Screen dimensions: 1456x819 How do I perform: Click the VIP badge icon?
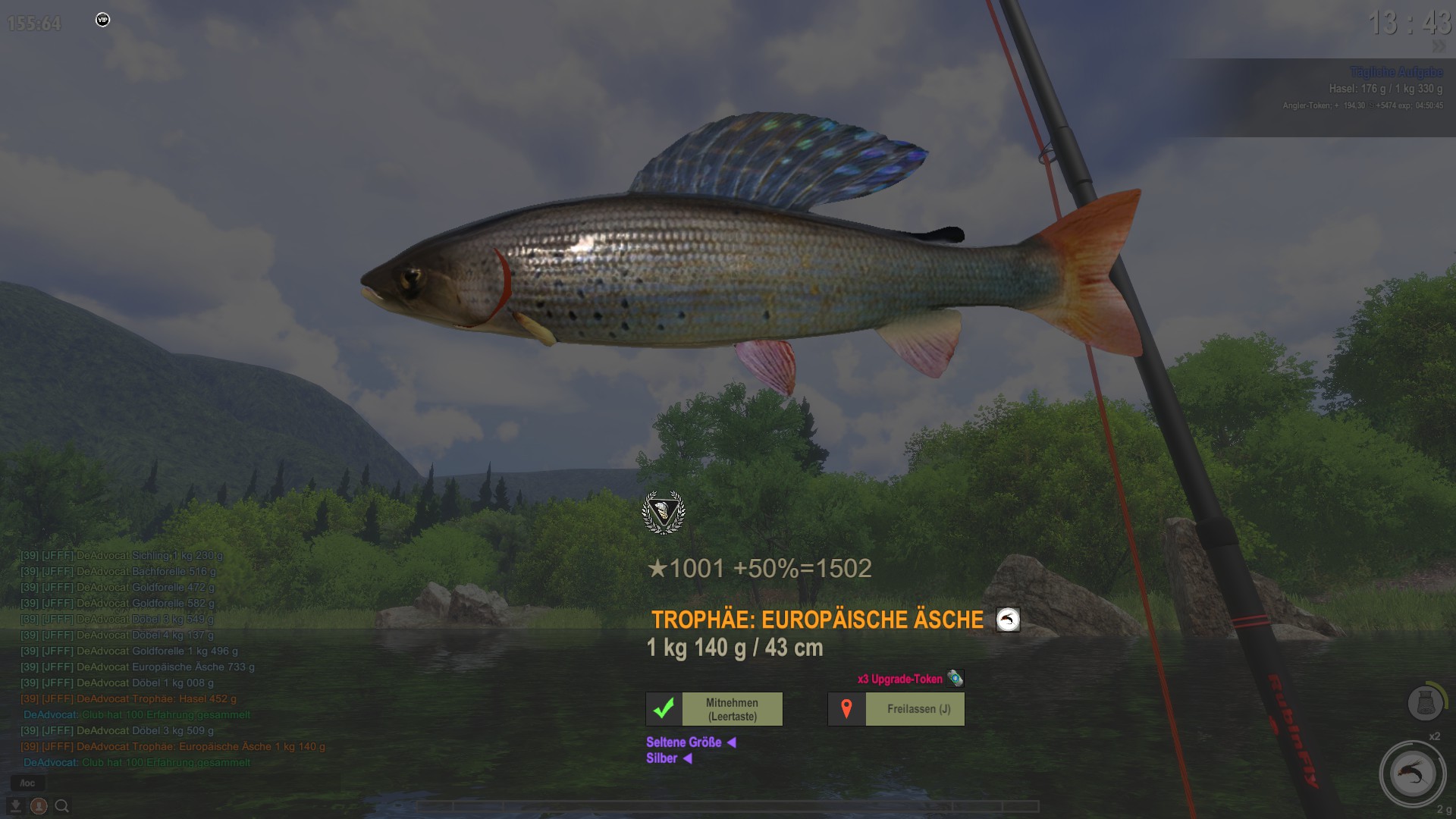pos(103,20)
